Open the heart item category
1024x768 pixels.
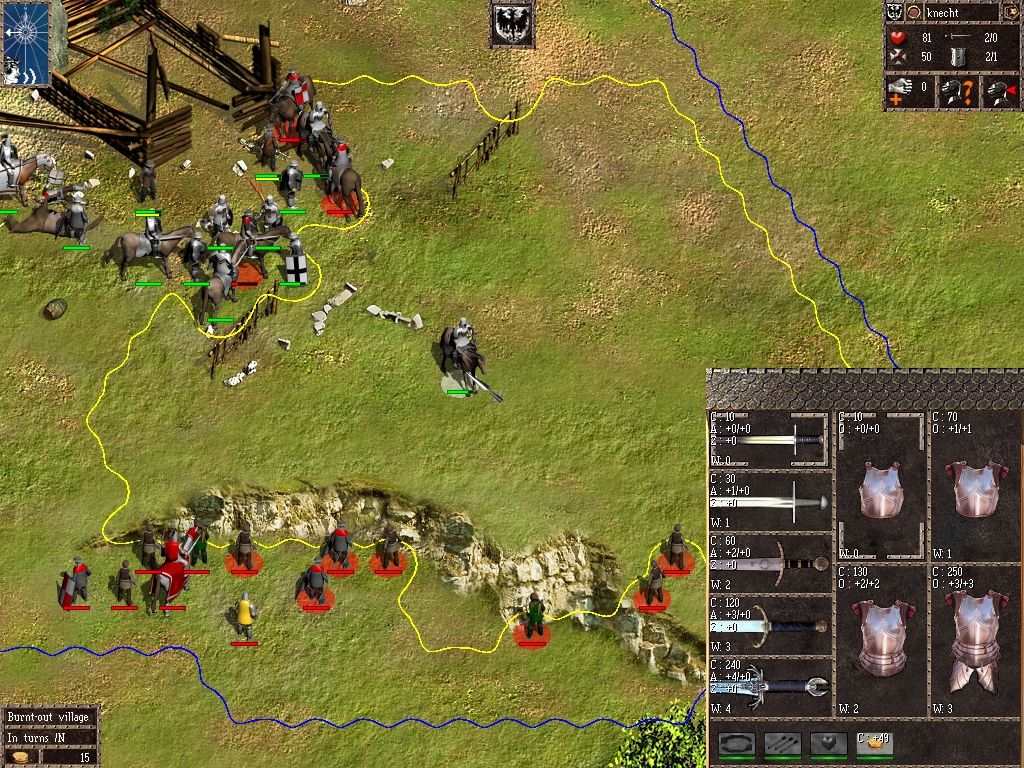[x=828, y=743]
